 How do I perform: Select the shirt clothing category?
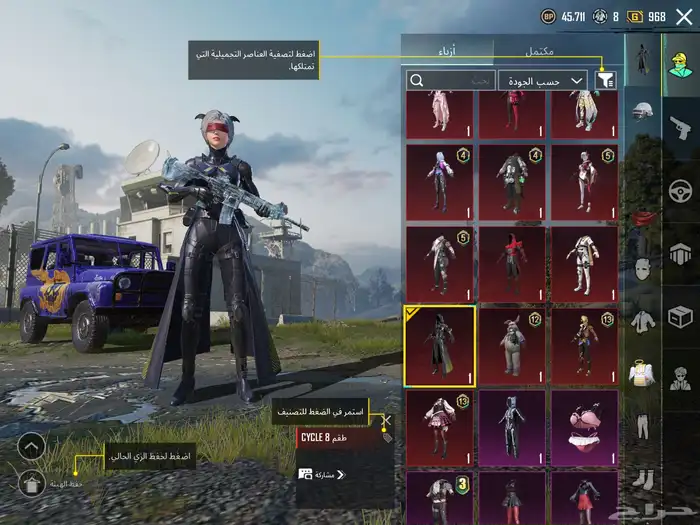tap(642, 321)
